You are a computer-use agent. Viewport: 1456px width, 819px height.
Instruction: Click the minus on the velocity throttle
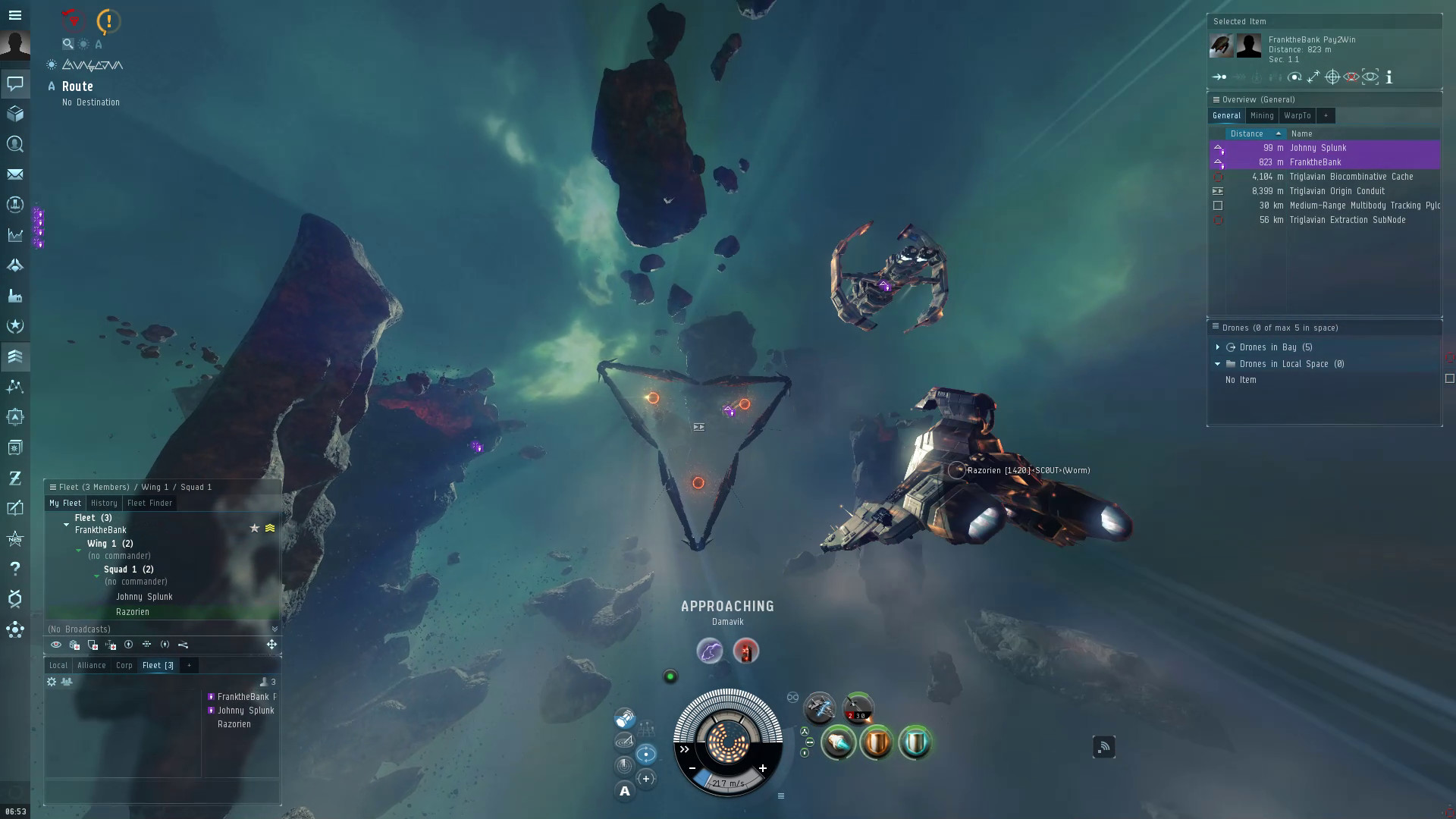[x=693, y=768]
